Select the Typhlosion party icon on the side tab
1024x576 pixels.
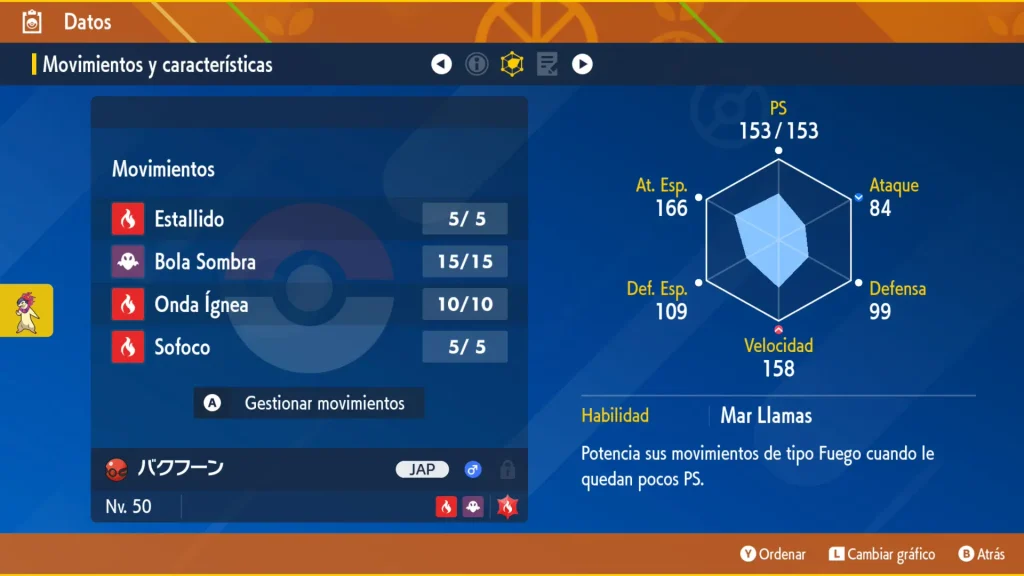point(27,310)
